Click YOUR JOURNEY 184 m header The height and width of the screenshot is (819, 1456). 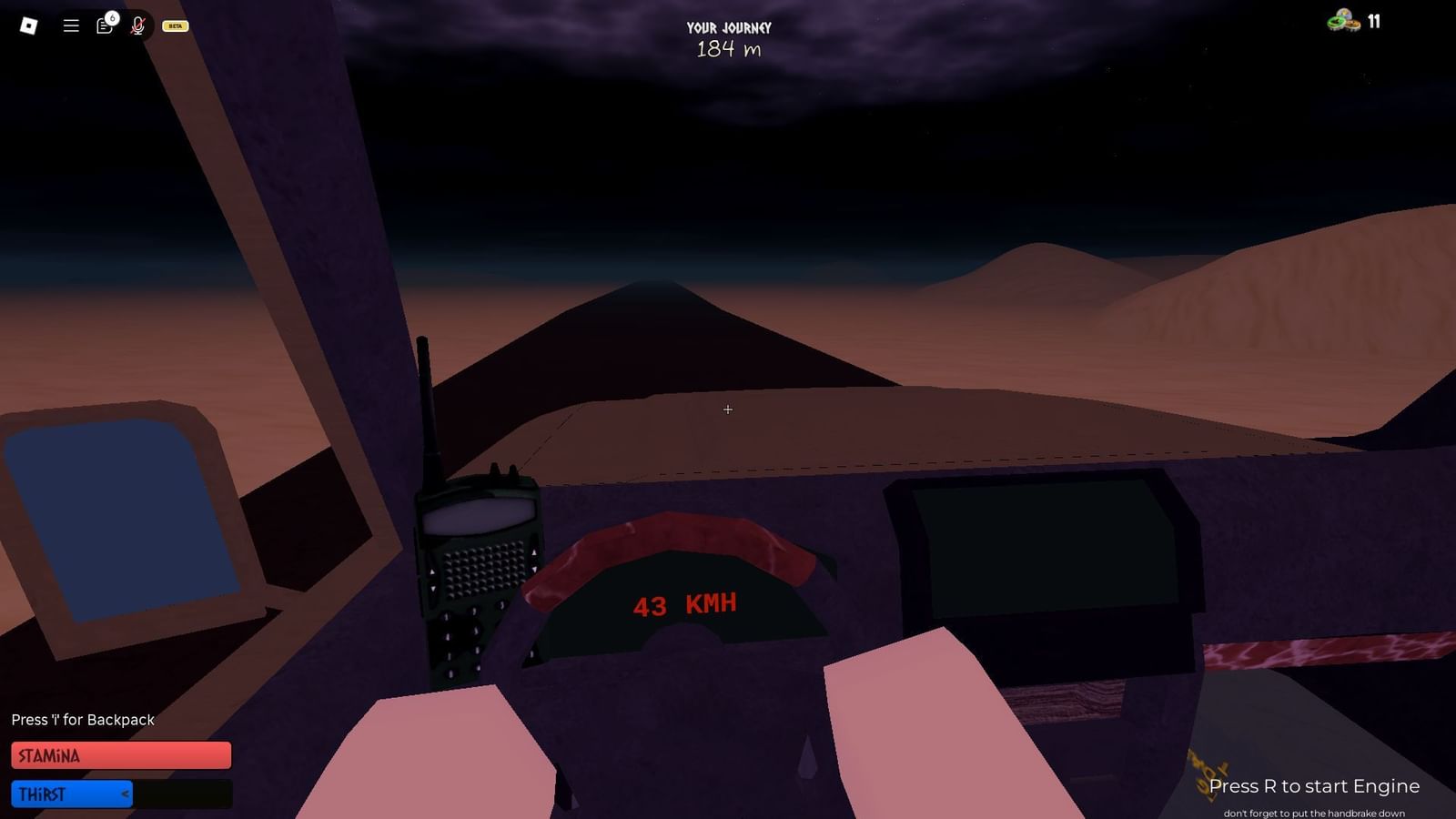click(x=728, y=38)
